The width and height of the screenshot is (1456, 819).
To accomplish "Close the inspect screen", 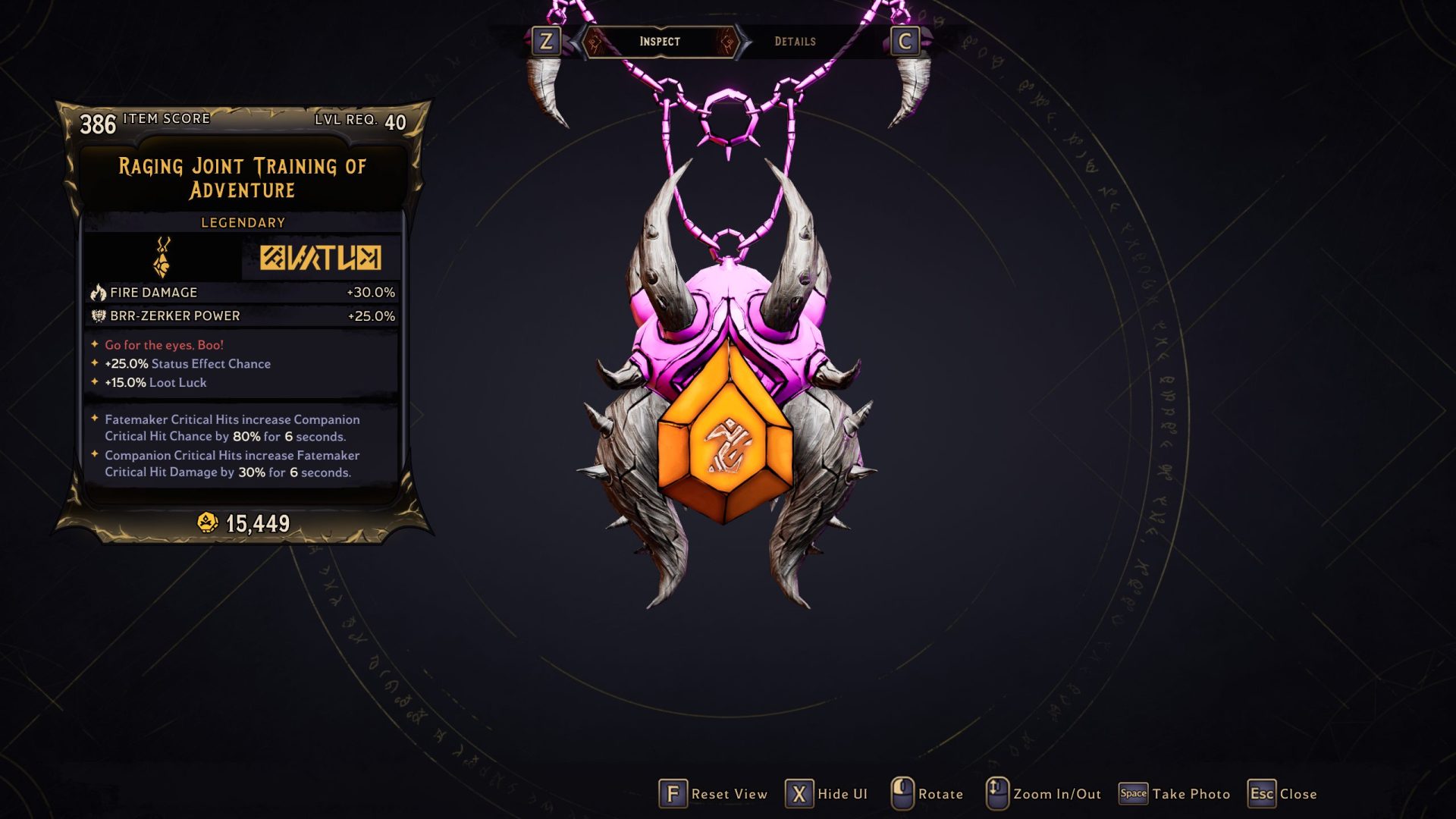I will [x=1282, y=794].
